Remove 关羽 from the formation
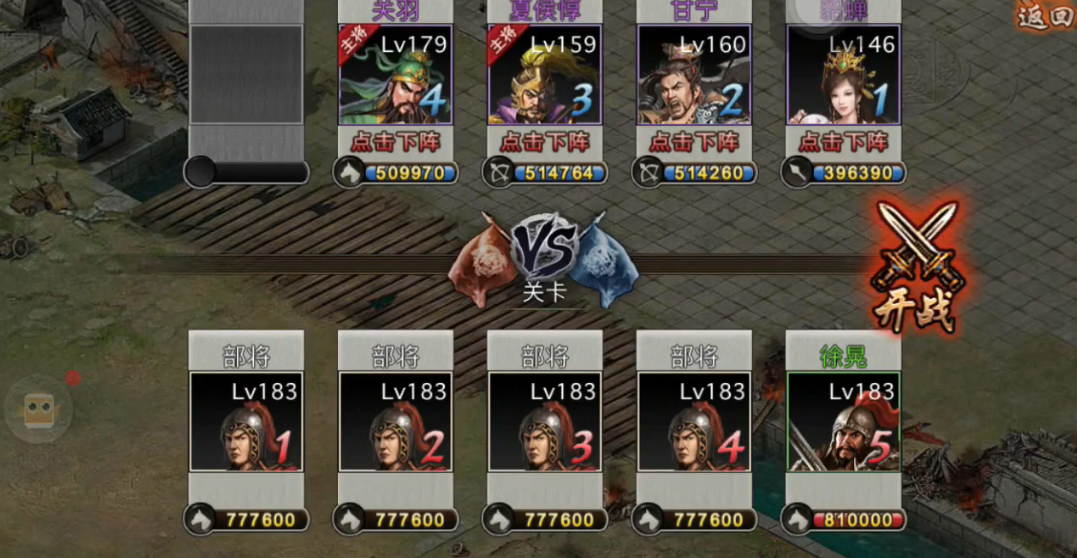Image resolution: width=1077 pixels, height=558 pixels. (395, 141)
